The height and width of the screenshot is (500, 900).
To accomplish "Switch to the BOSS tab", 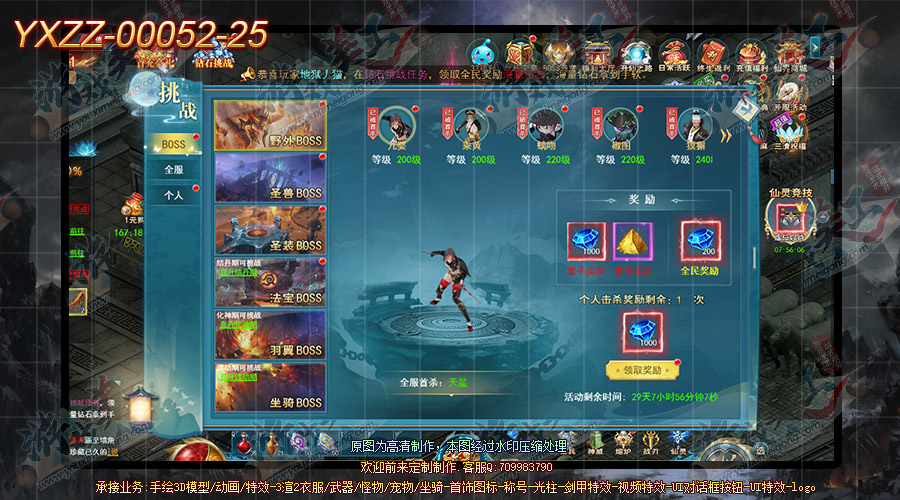I will pyautogui.click(x=173, y=145).
